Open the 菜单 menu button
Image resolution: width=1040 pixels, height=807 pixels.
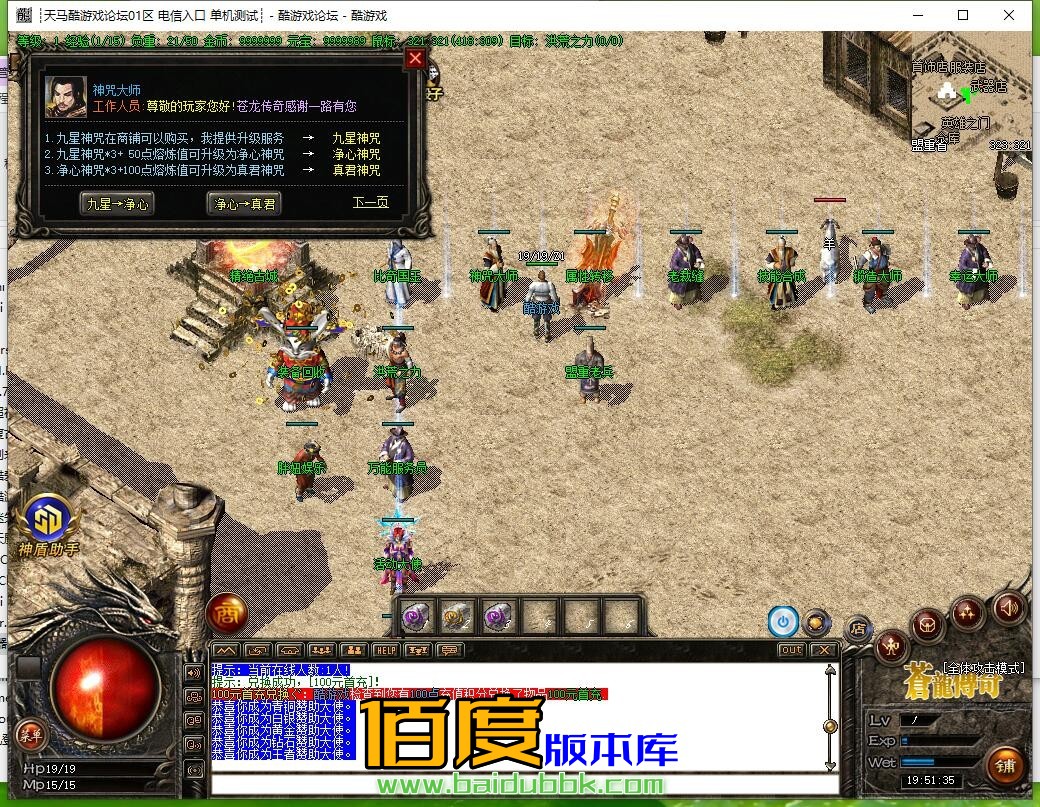[x=30, y=735]
